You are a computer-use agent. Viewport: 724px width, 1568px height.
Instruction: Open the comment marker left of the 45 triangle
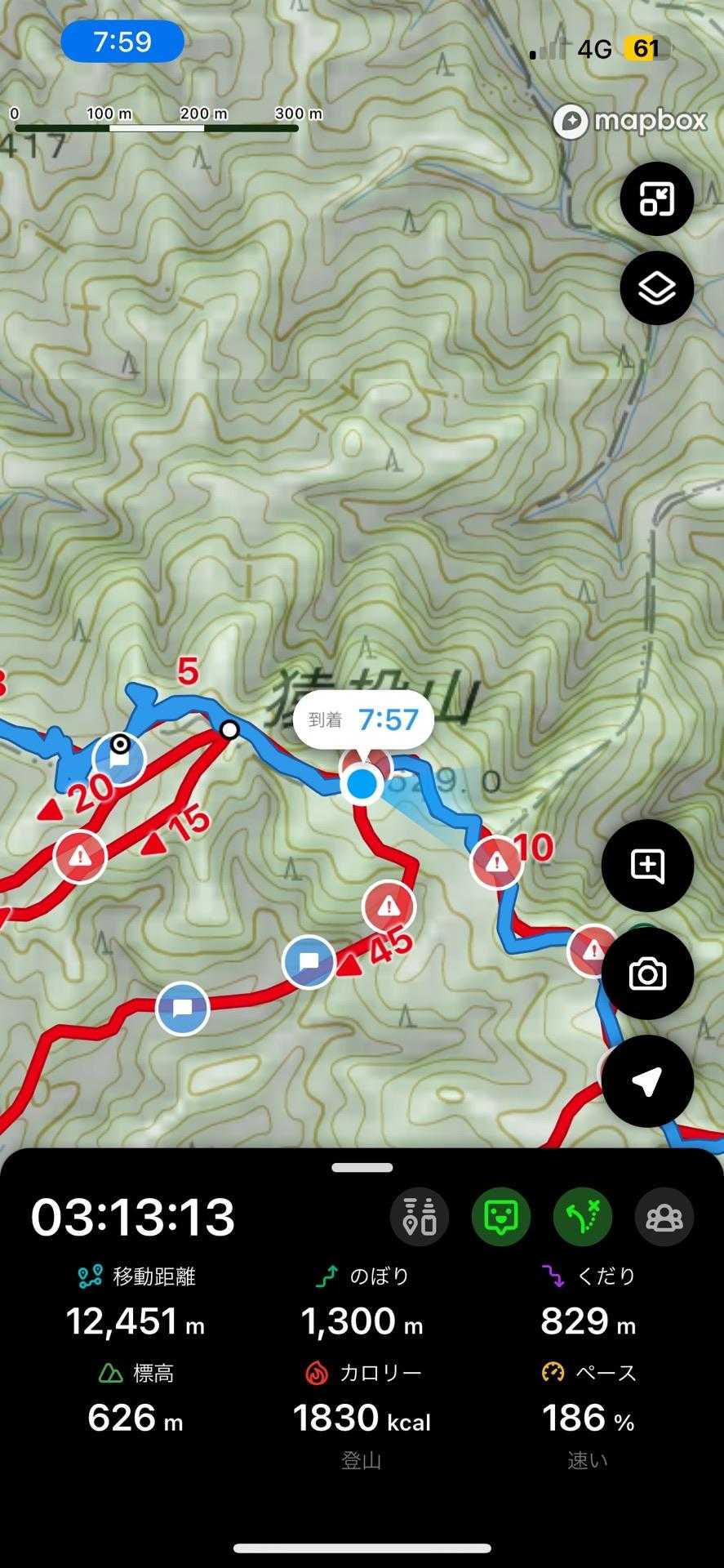click(309, 962)
